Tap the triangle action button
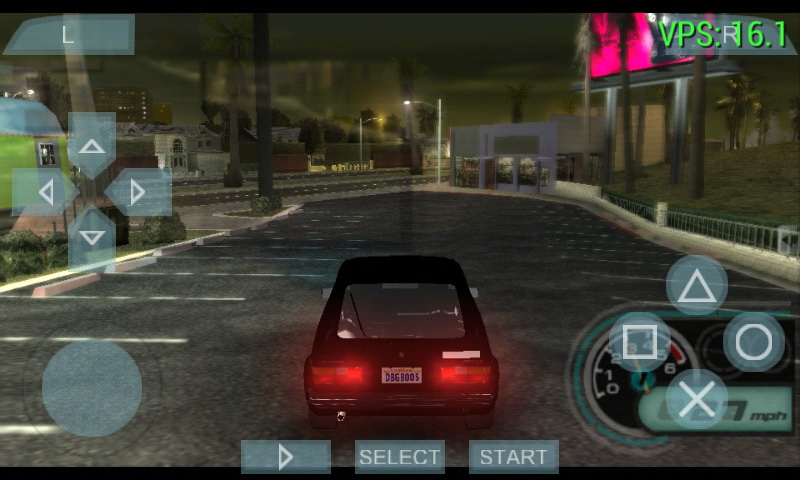This screenshot has height=480, width=800. click(x=697, y=286)
